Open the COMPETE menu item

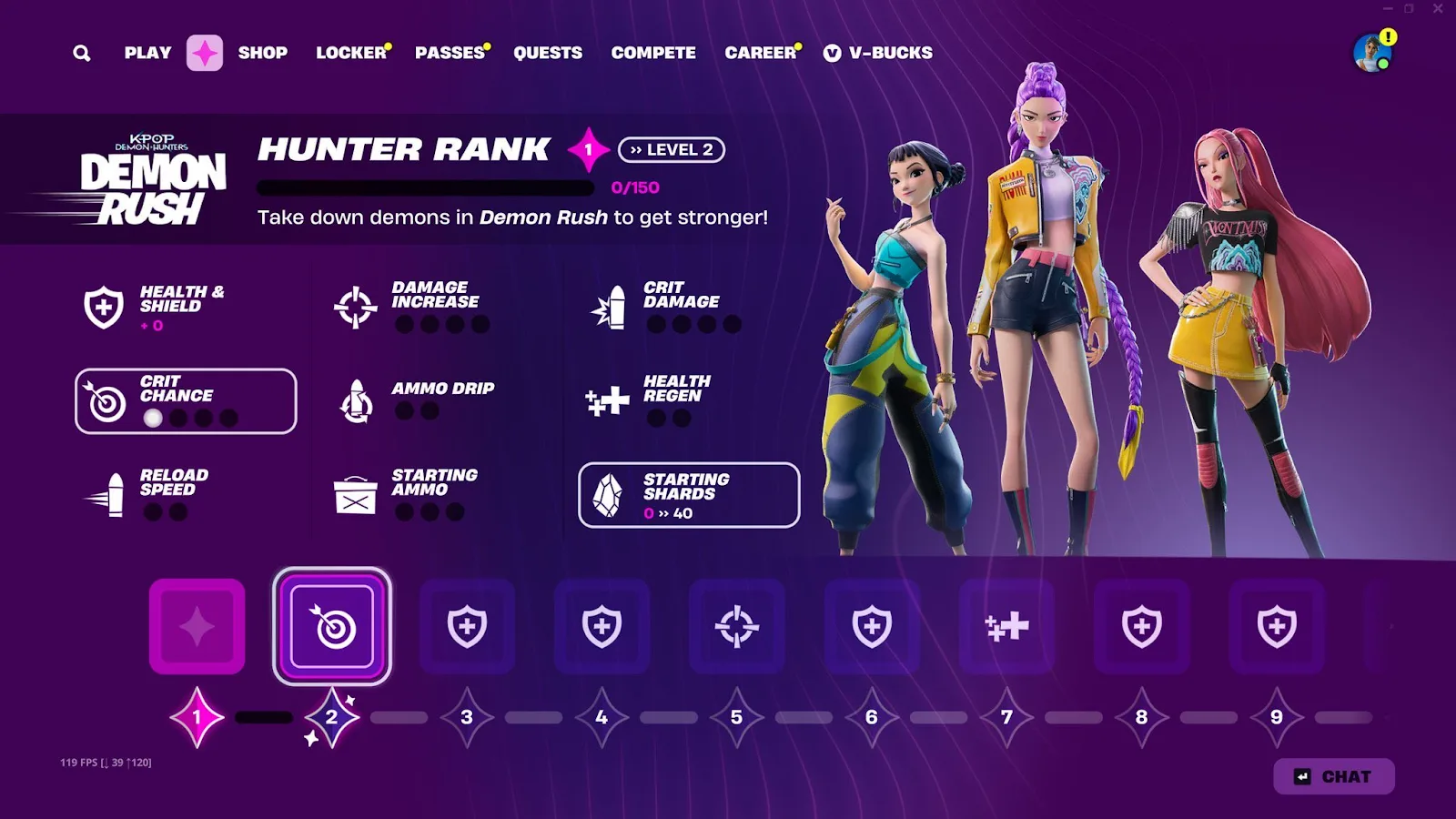click(653, 53)
